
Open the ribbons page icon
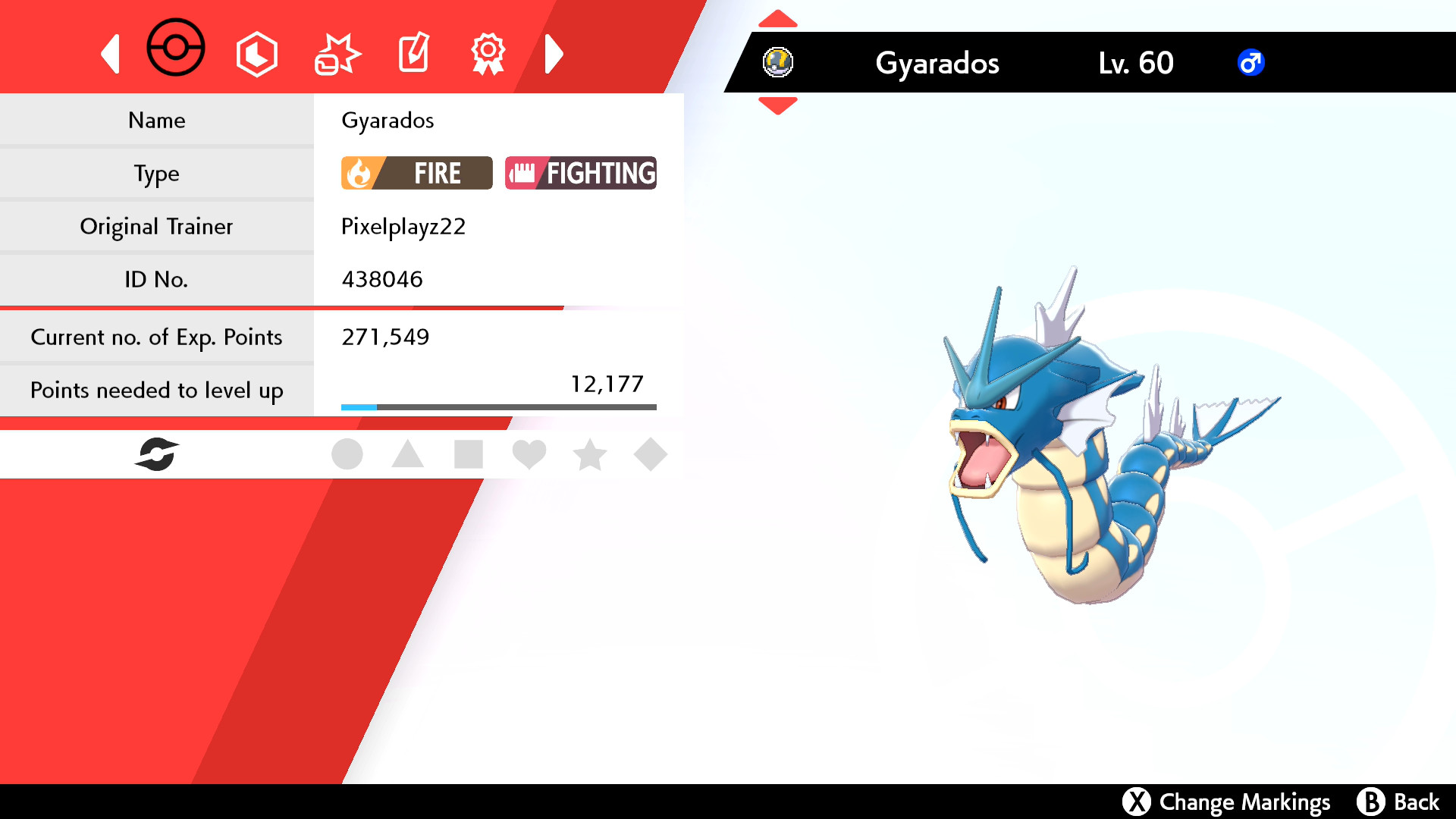click(x=488, y=52)
